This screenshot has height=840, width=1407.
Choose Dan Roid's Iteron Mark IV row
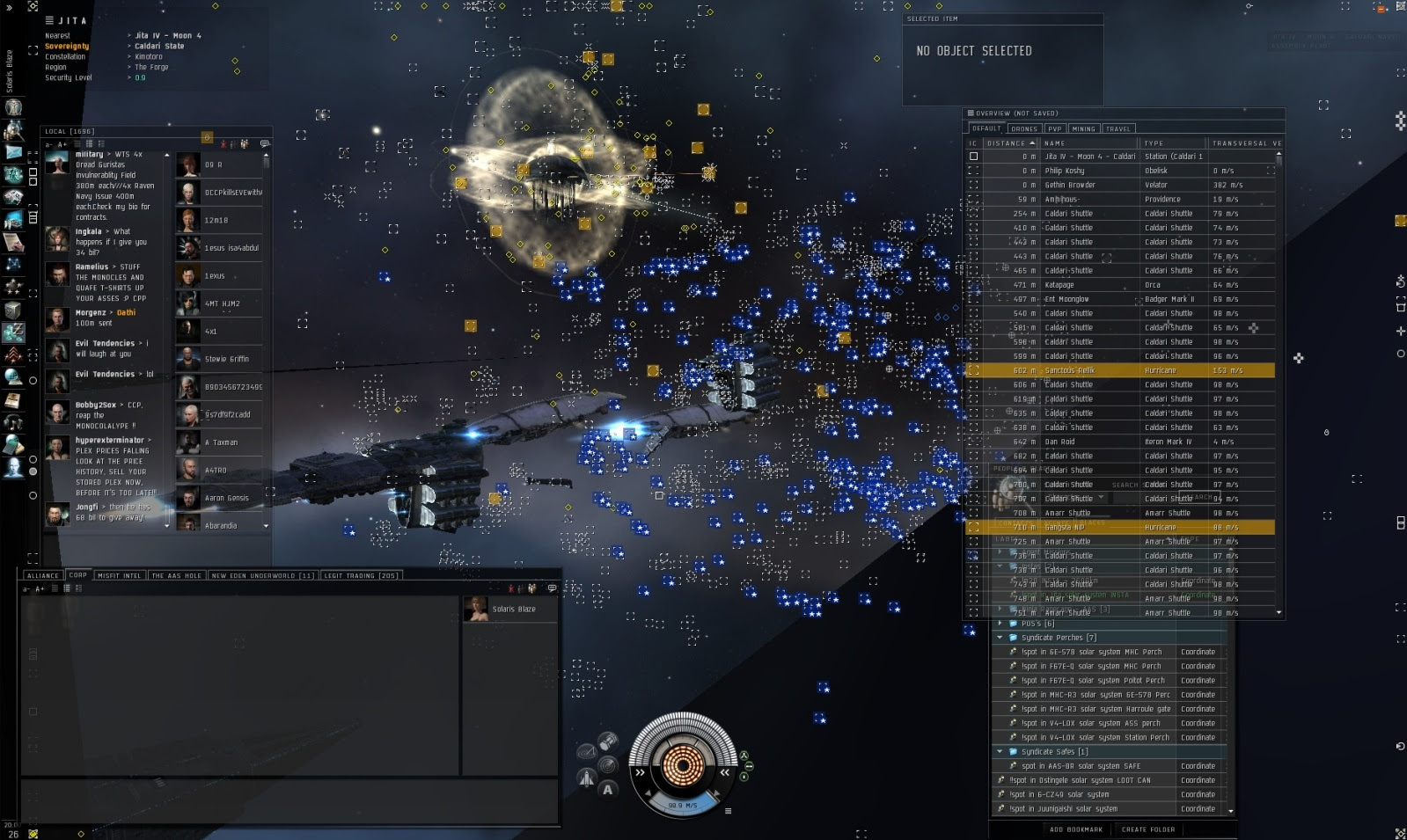(x=1091, y=442)
